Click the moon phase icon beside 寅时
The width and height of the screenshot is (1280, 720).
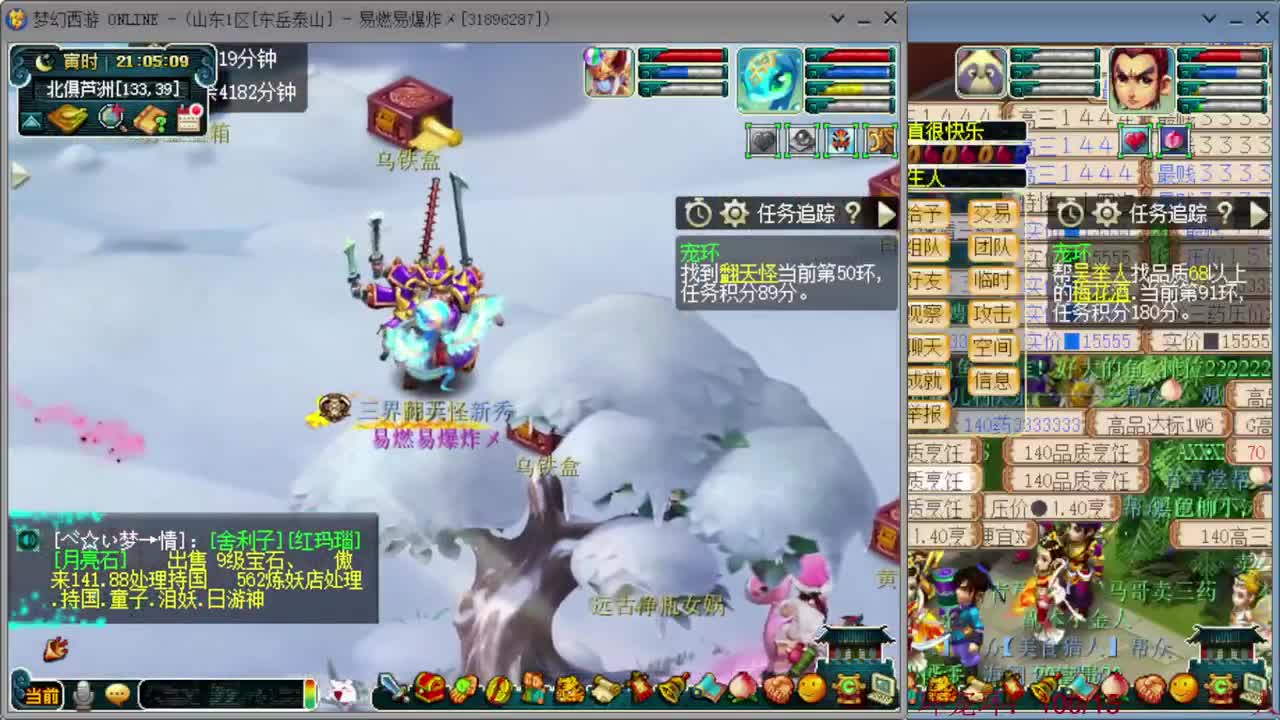(x=43, y=63)
